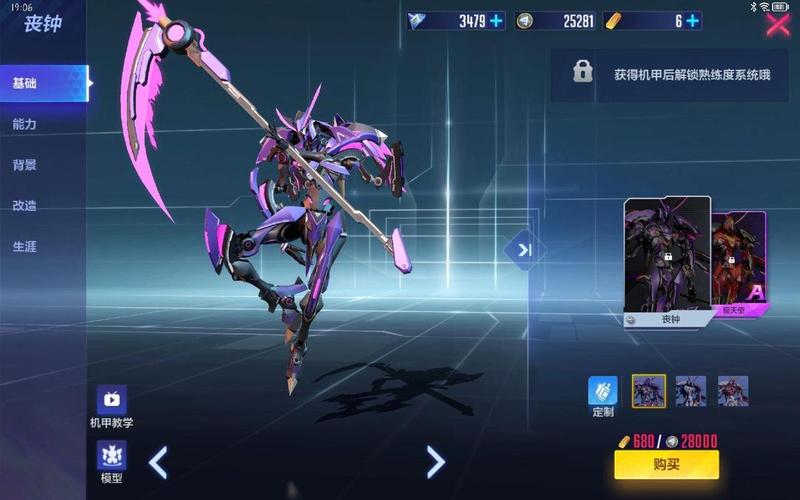Select the gold-framed purple skin thumbnail
Screen dimensions: 800x500
tap(649, 391)
